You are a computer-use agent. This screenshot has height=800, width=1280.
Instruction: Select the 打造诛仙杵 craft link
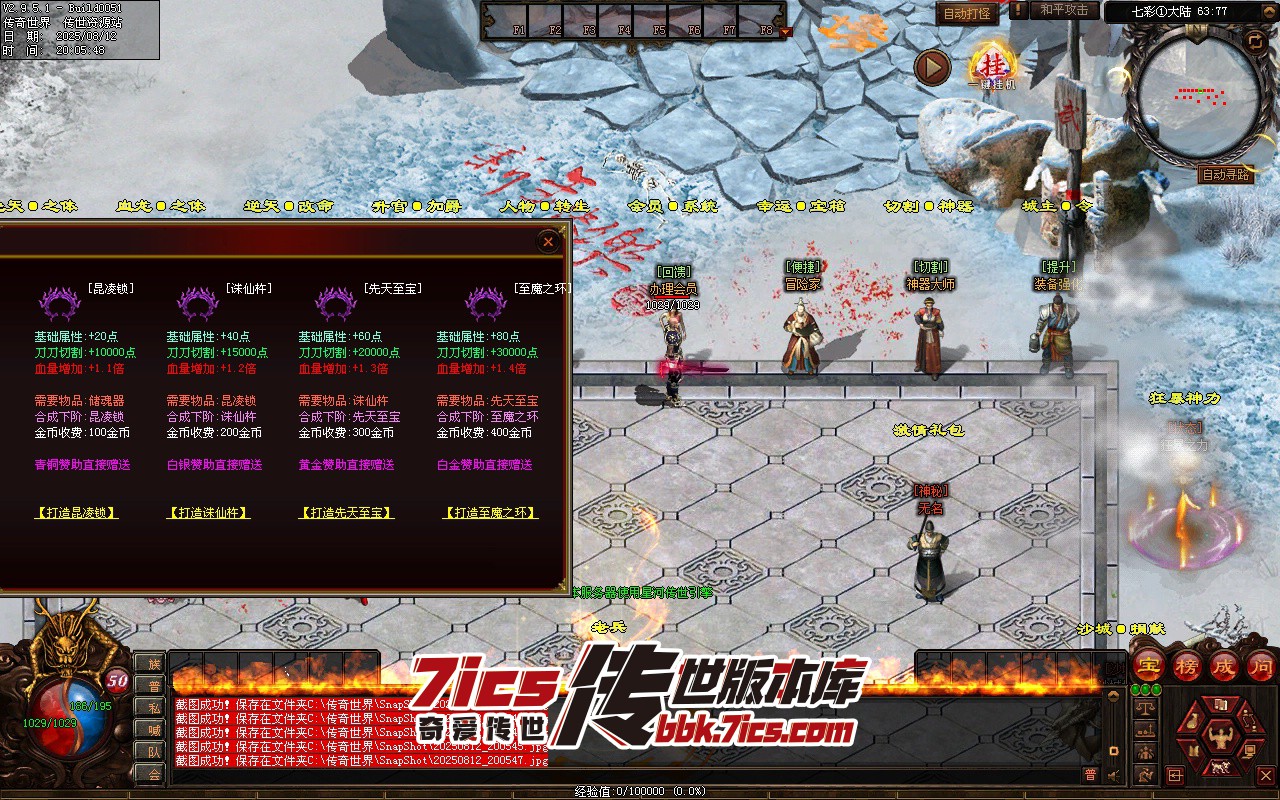(x=208, y=513)
